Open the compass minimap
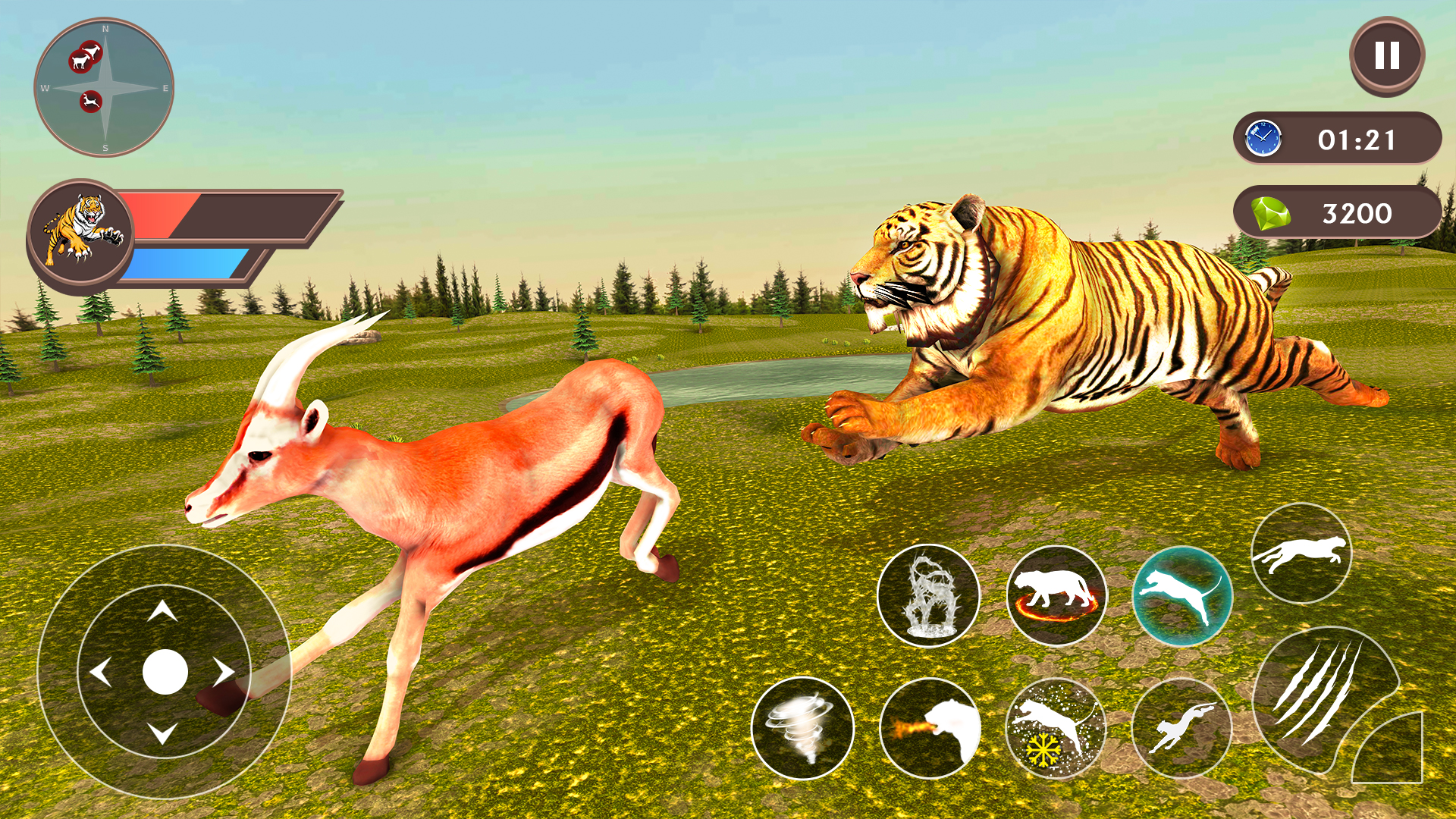This screenshot has width=1456, height=819. click(x=105, y=87)
